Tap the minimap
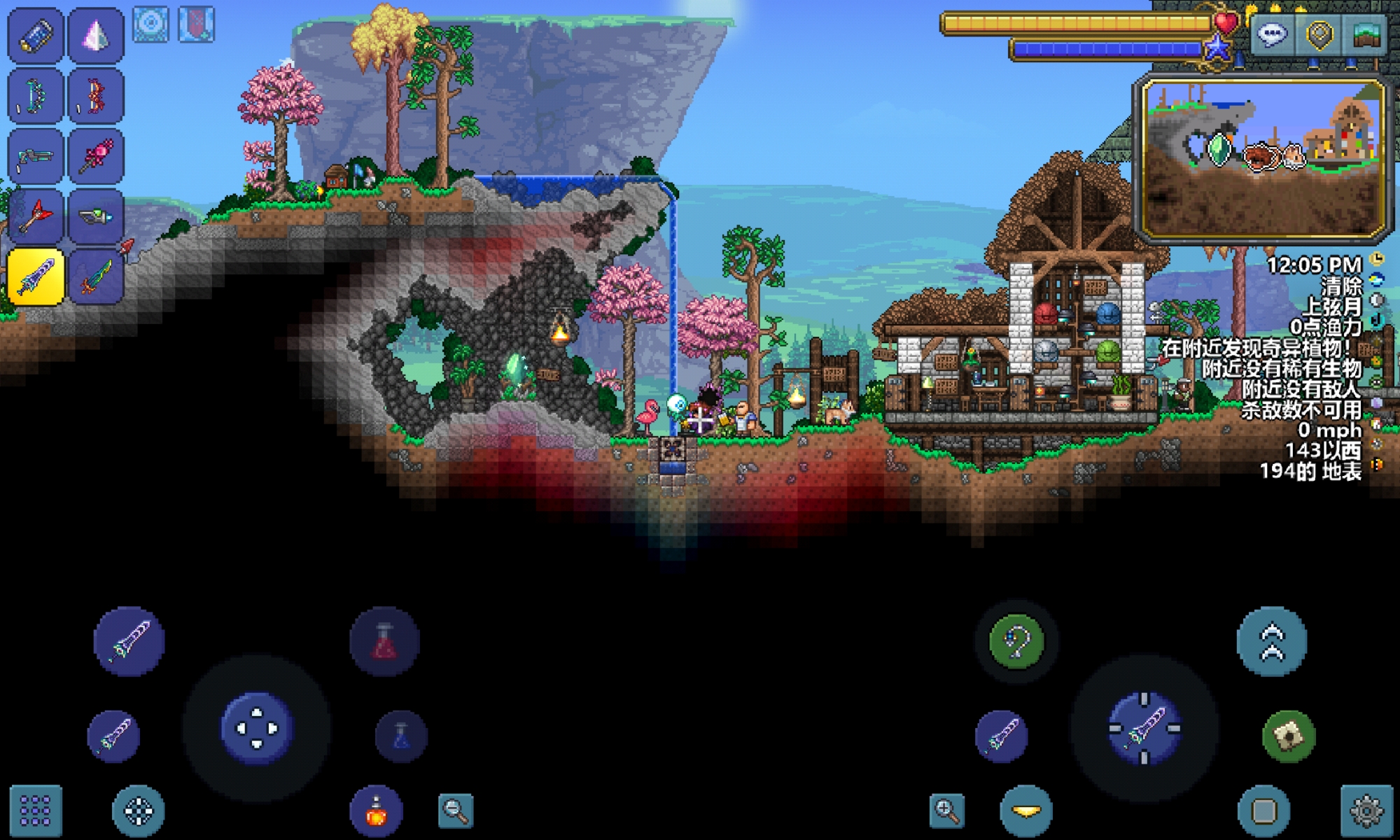 (x=1263, y=159)
